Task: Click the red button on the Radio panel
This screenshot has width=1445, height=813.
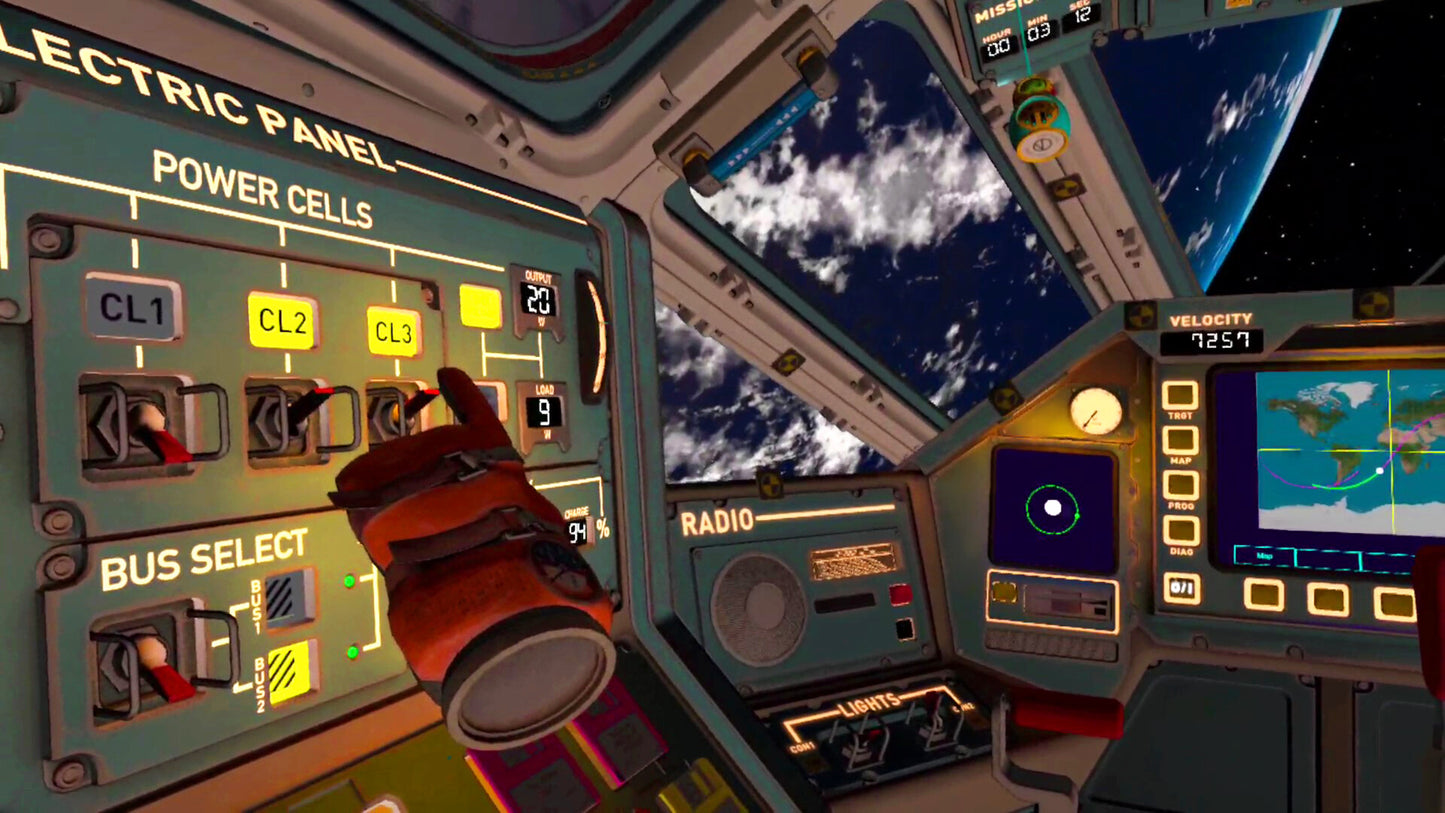Action: (x=900, y=595)
